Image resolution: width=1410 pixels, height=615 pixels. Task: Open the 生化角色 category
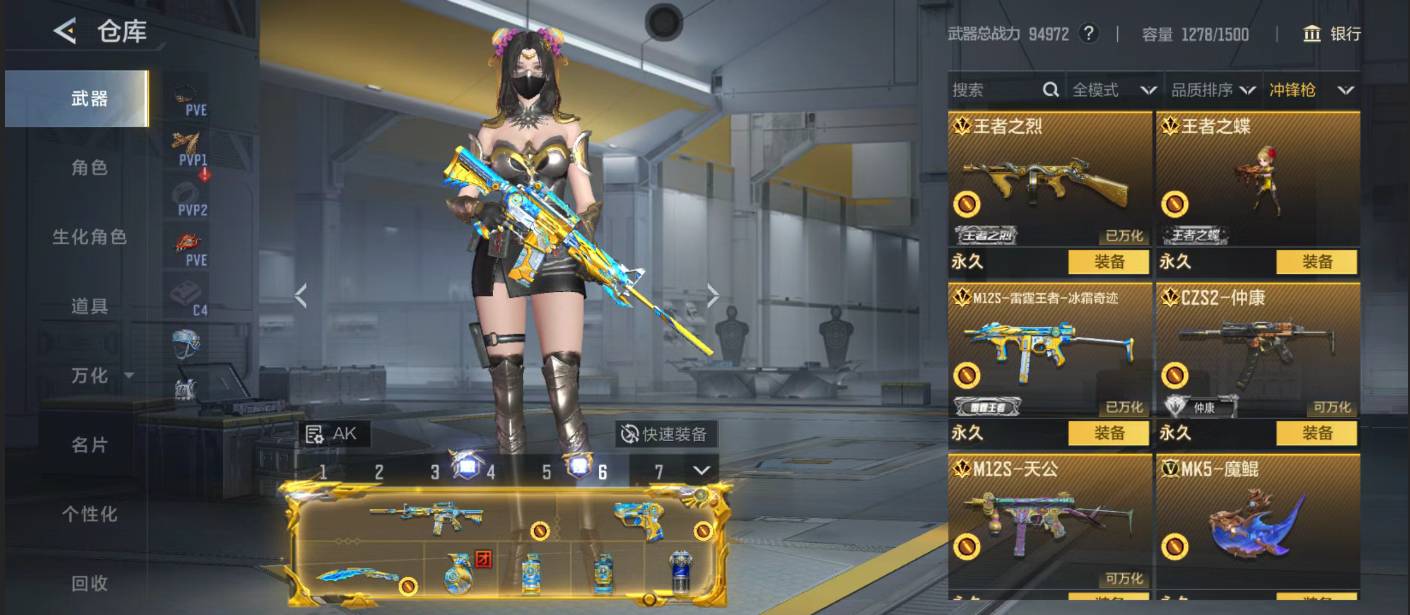pyautogui.click(x=89, y=237)
